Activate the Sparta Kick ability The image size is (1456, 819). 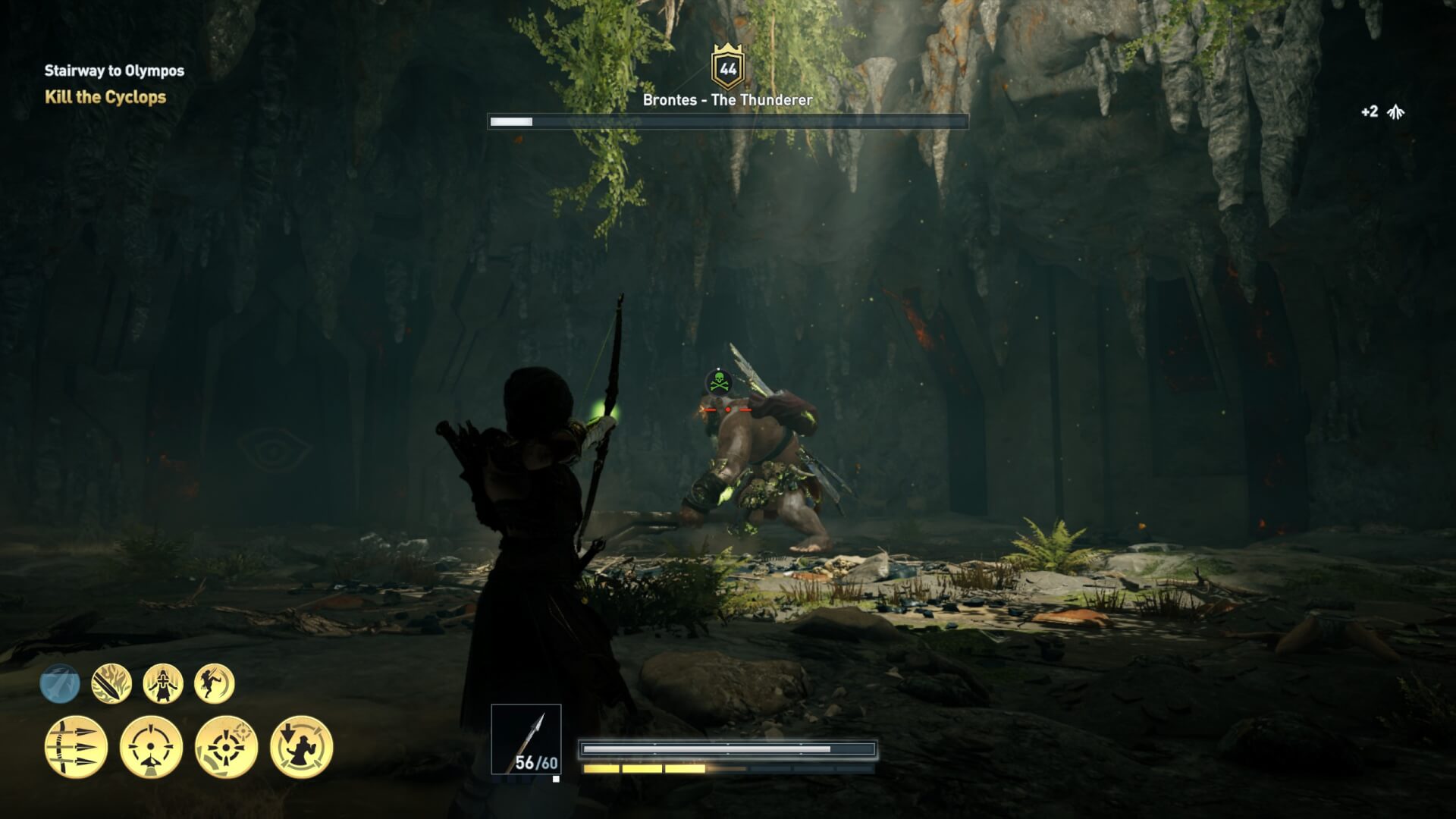215,684
